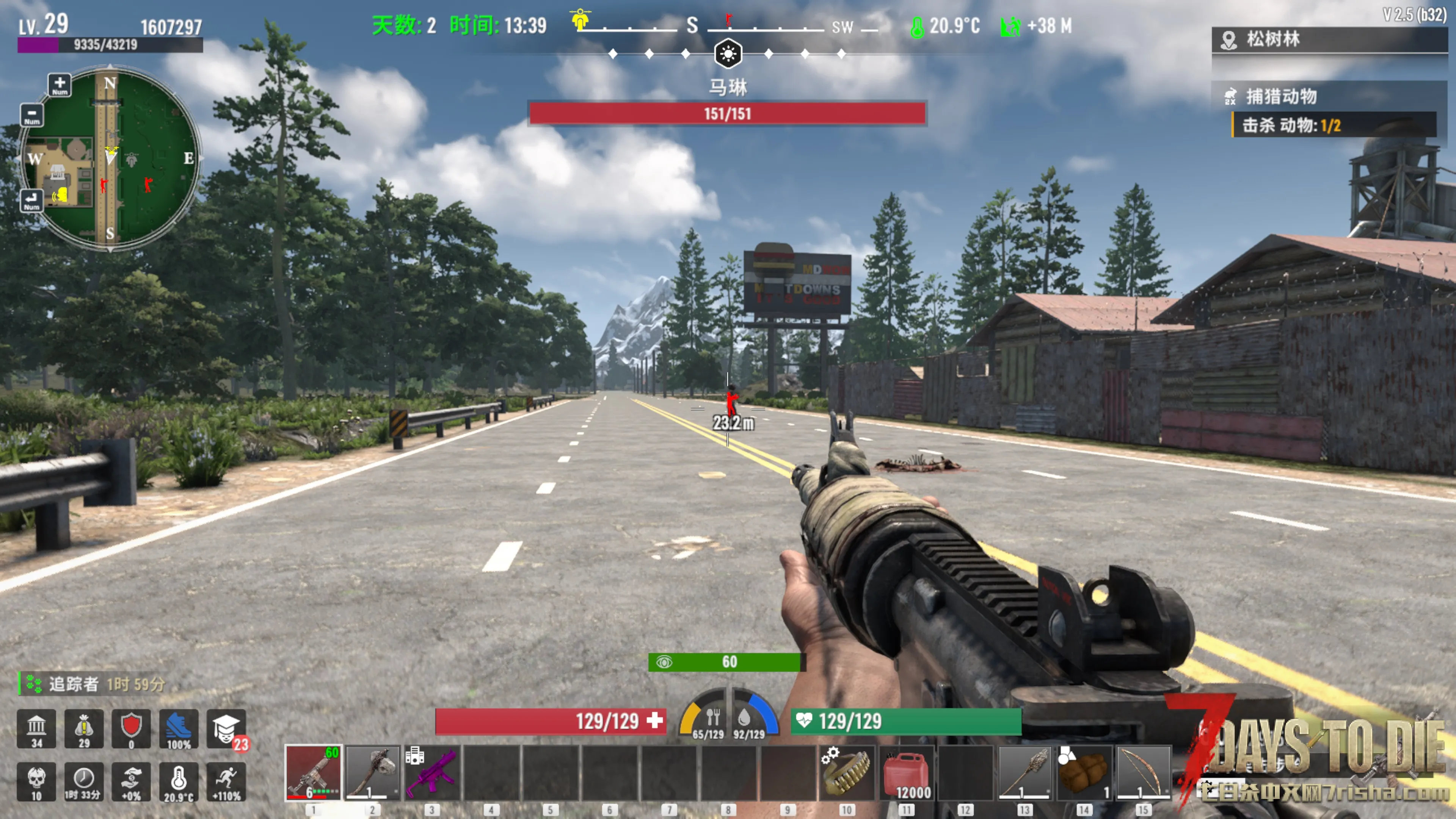Select the ammo belt hotbar slot
The width and height of the screenshot is (1456, 819).
tap(846, 772)
